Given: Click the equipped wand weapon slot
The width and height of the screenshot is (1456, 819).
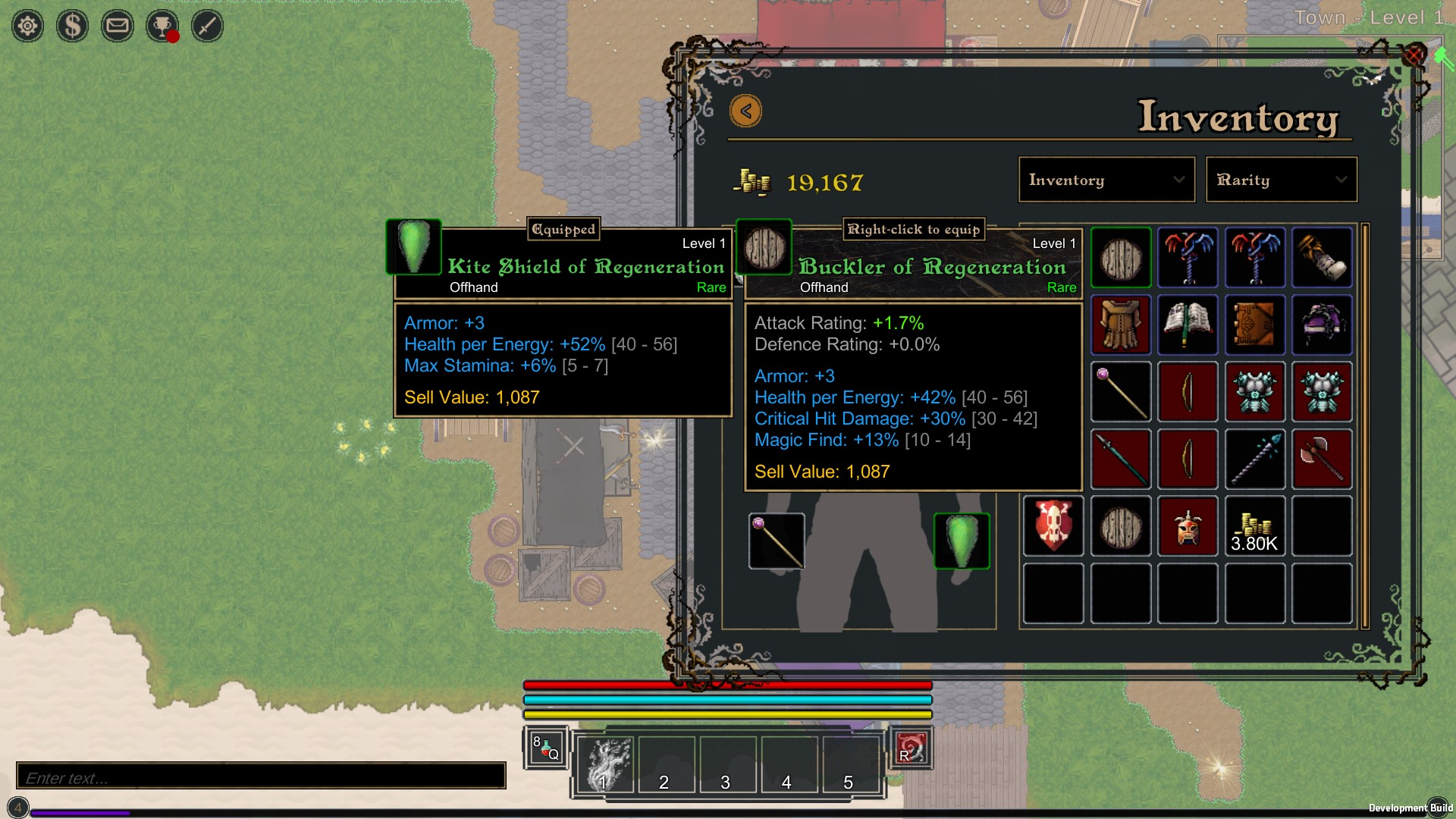Looking at the screenshot, I should coord(777,541).
